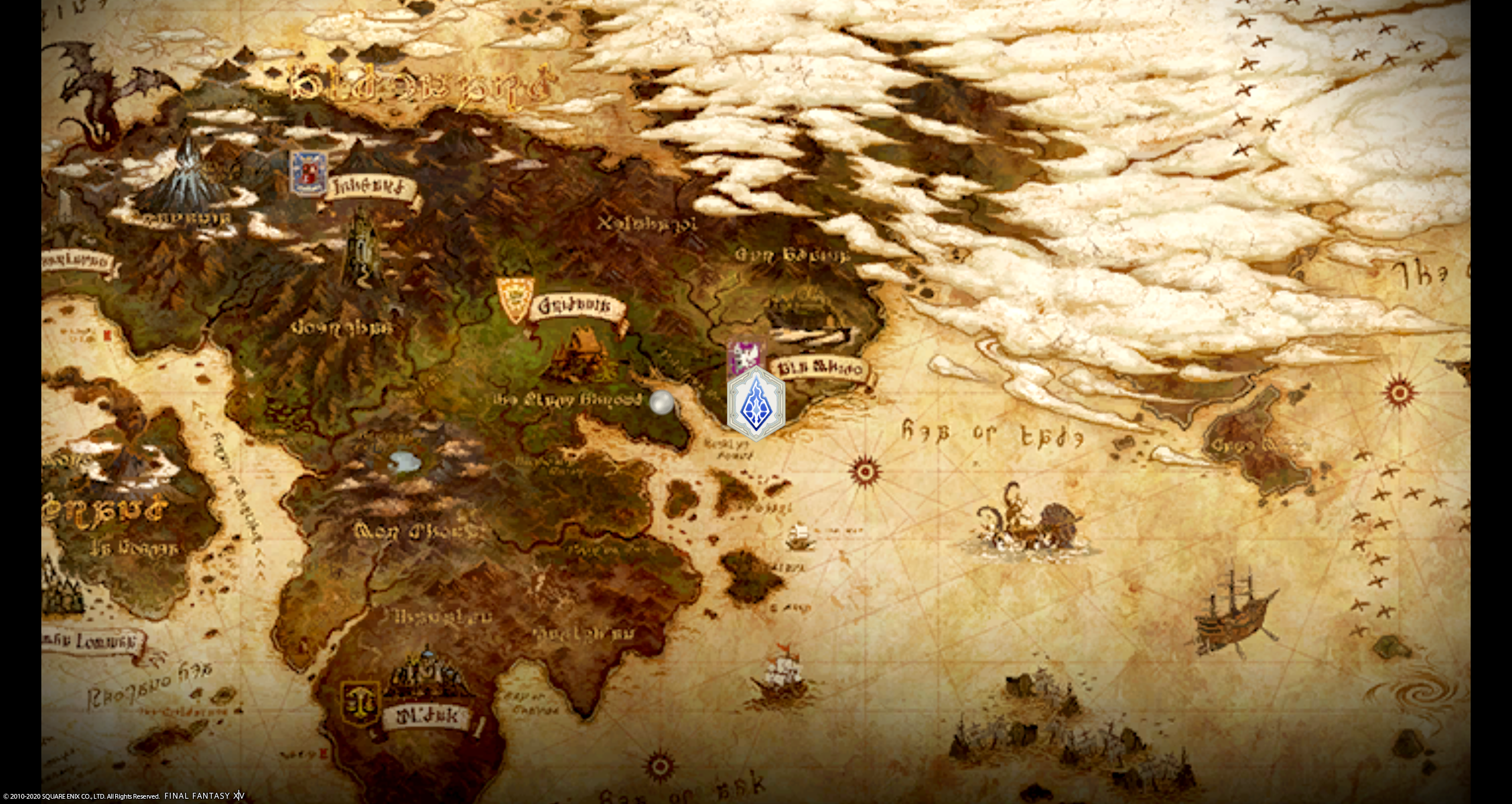Screen dimensions: 1512x804
Task: Click the white orb map marker
Action: point(661,403)
